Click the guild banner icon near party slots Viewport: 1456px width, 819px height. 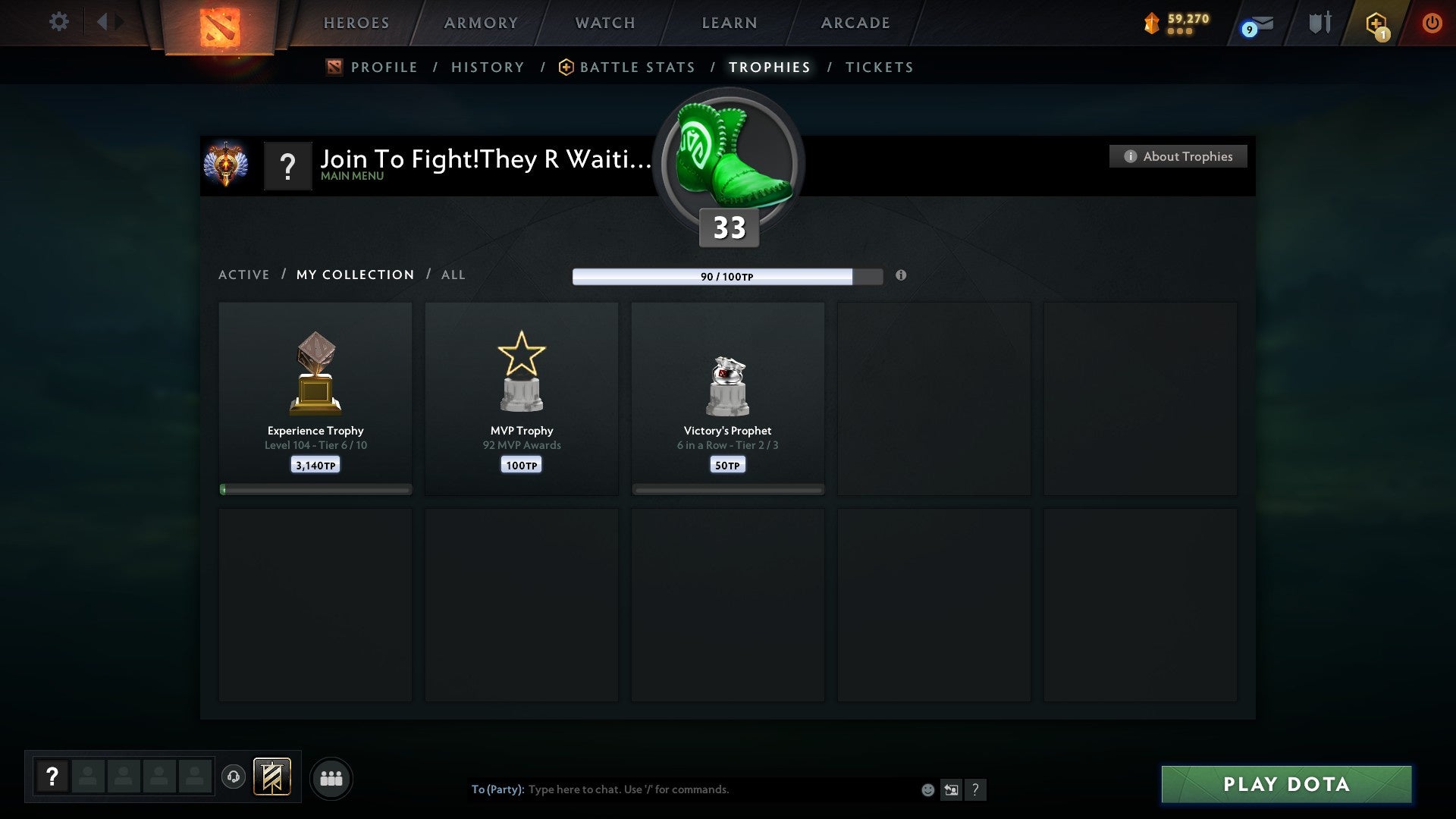tap(274, 778)
